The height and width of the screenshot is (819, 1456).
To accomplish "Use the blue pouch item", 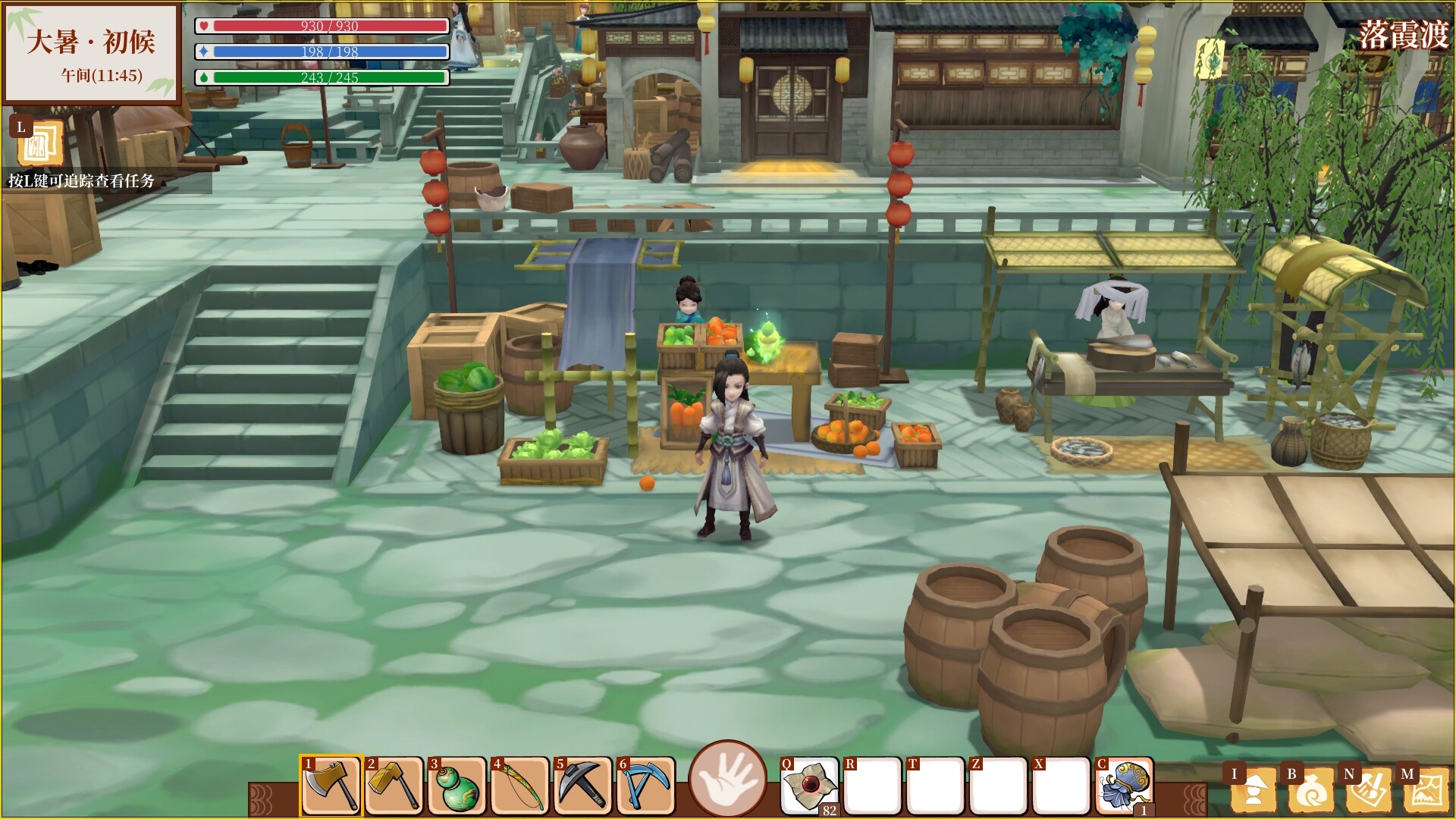I will 1125,786.
